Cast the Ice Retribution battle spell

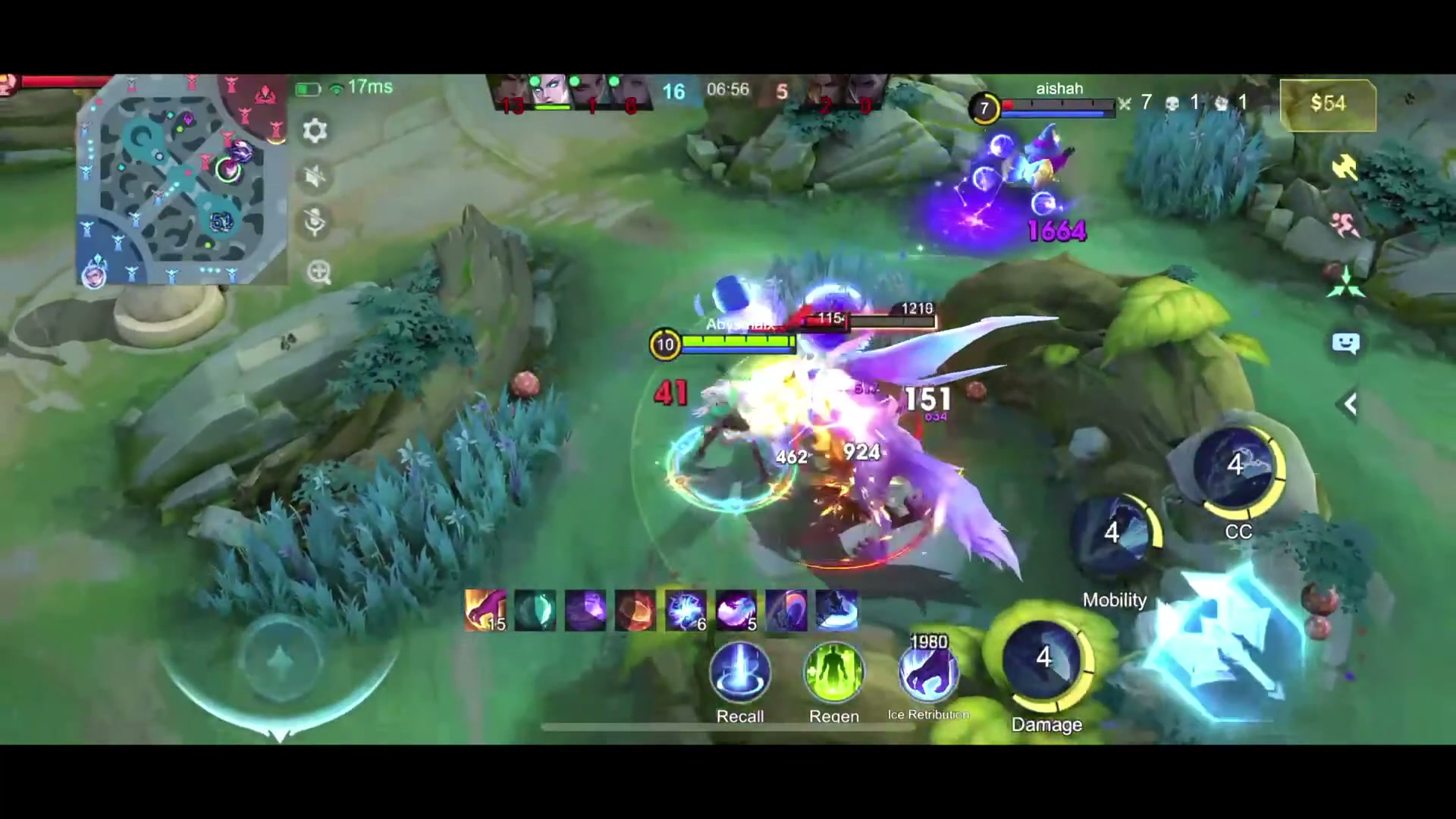(927, 673)
